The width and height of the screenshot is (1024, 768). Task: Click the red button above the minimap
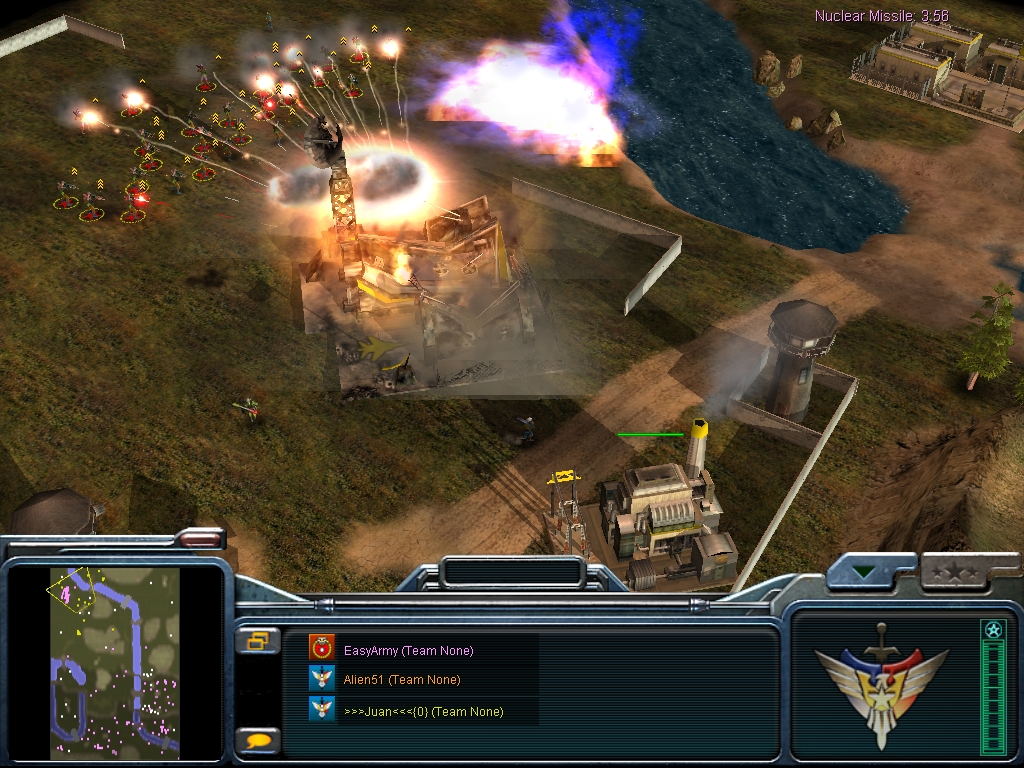pyautogui.click(x=202, y=539)
